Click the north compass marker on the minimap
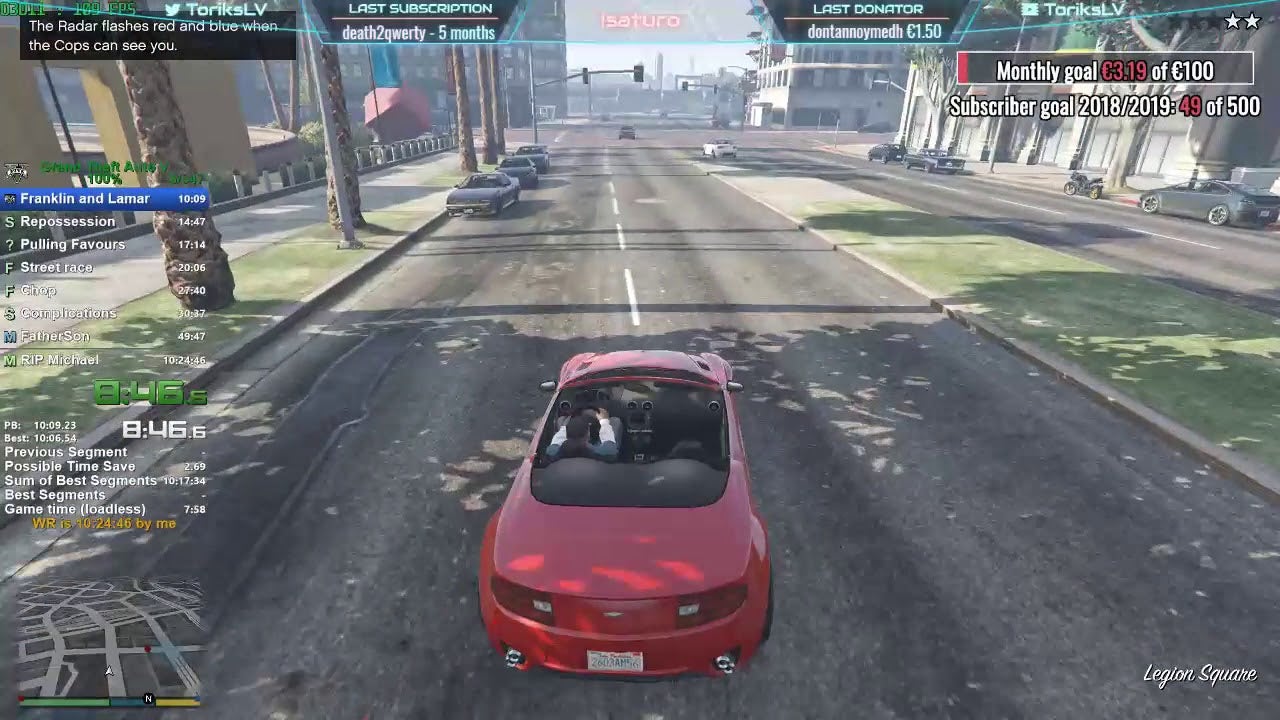Image resolution: width=1280 pixels, height=720 pixels. pos(149,699)
